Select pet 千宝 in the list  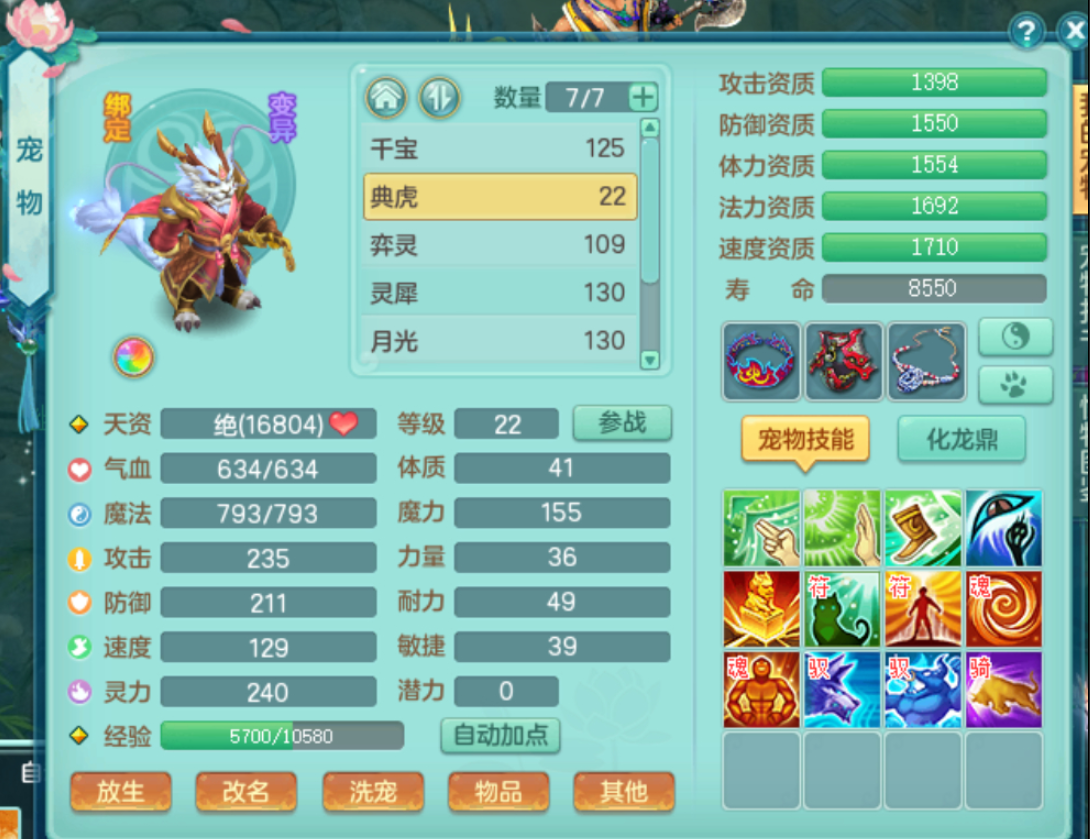[x=499, y=149]
